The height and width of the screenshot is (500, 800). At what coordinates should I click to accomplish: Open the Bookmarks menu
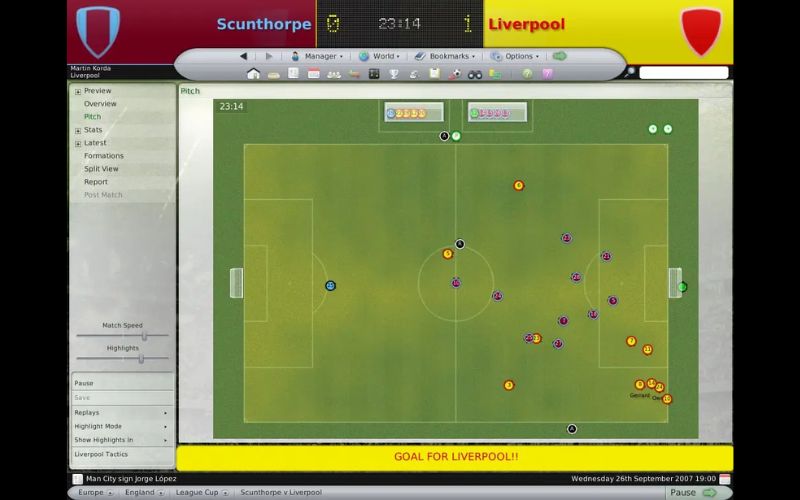point(445,56)
